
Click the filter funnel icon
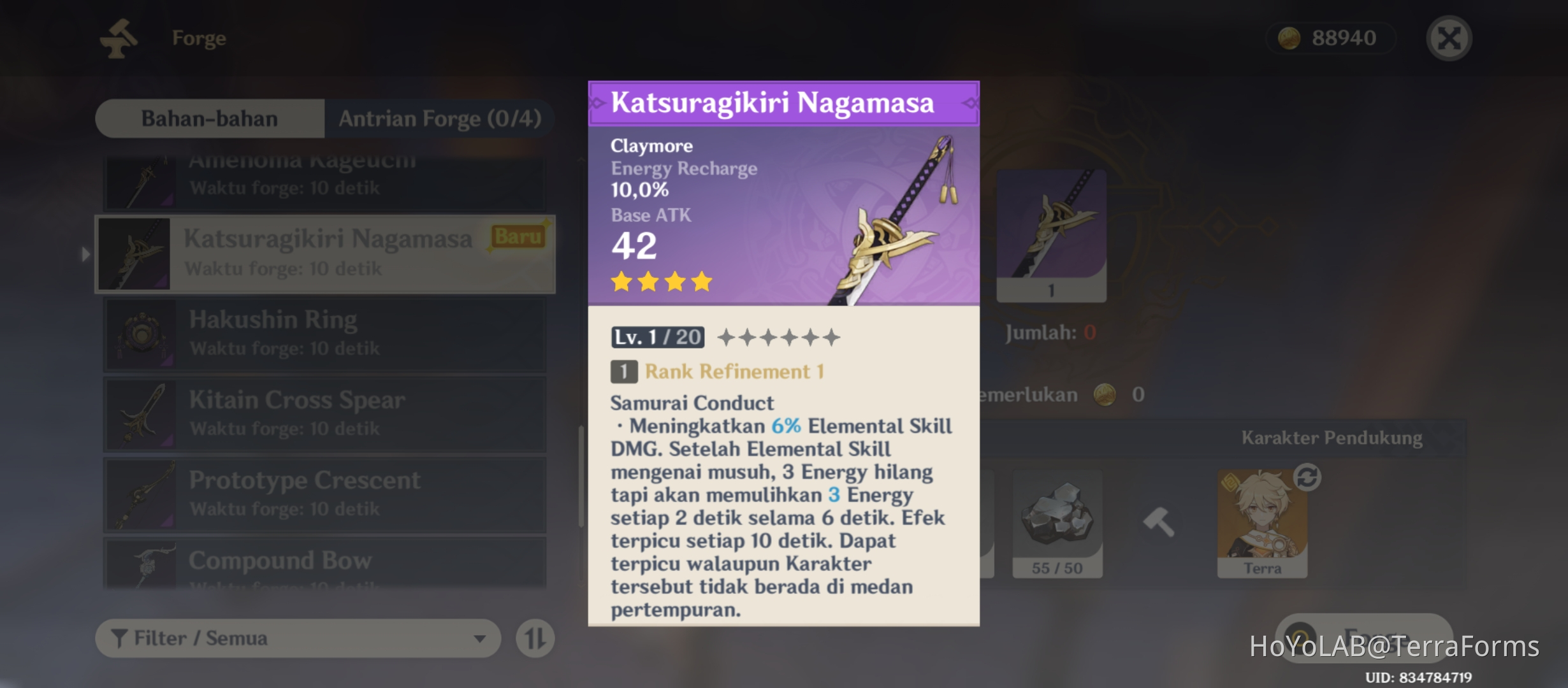tap(118, 638)
